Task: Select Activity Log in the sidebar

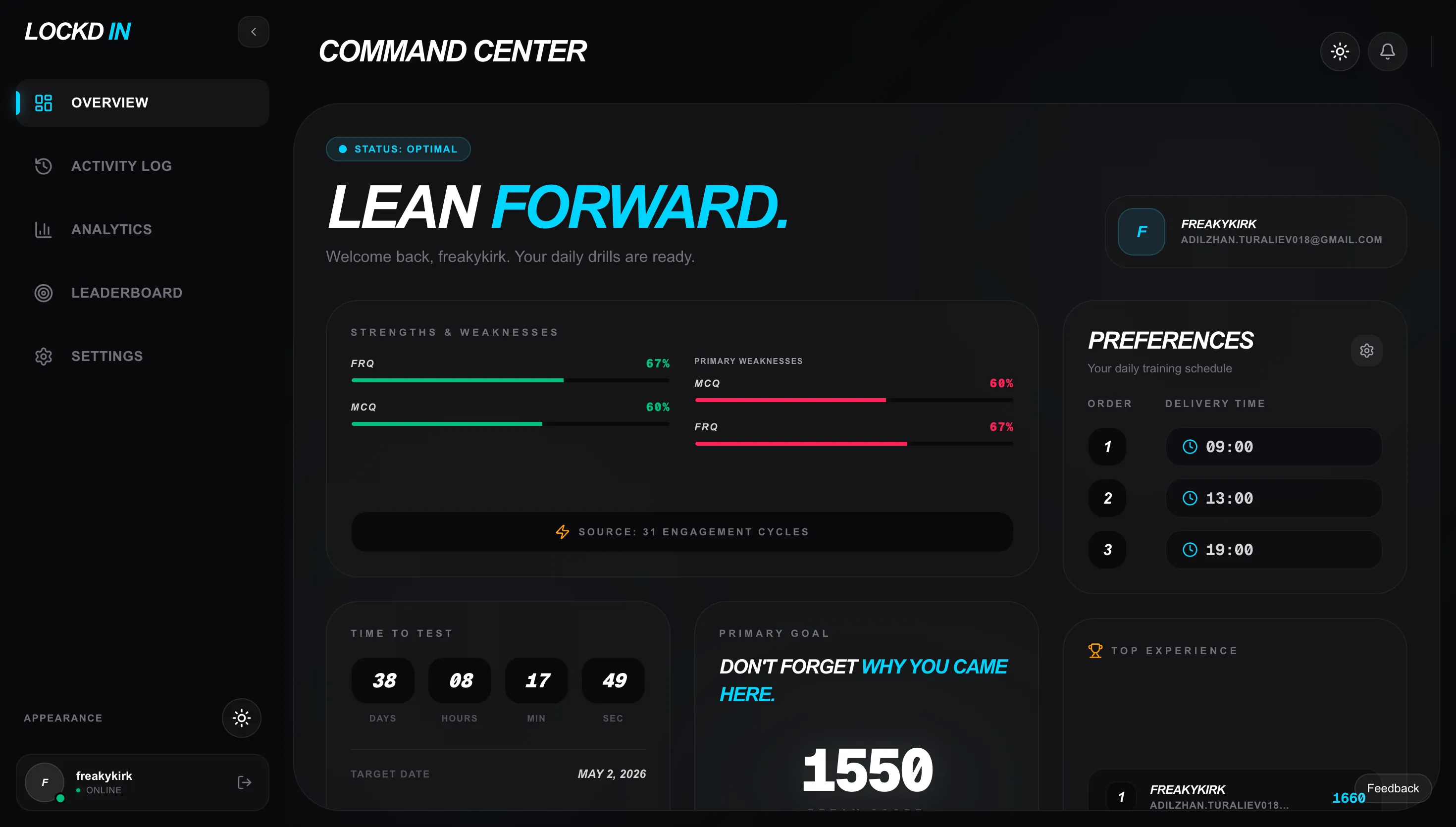Action: tap(121, 166)
